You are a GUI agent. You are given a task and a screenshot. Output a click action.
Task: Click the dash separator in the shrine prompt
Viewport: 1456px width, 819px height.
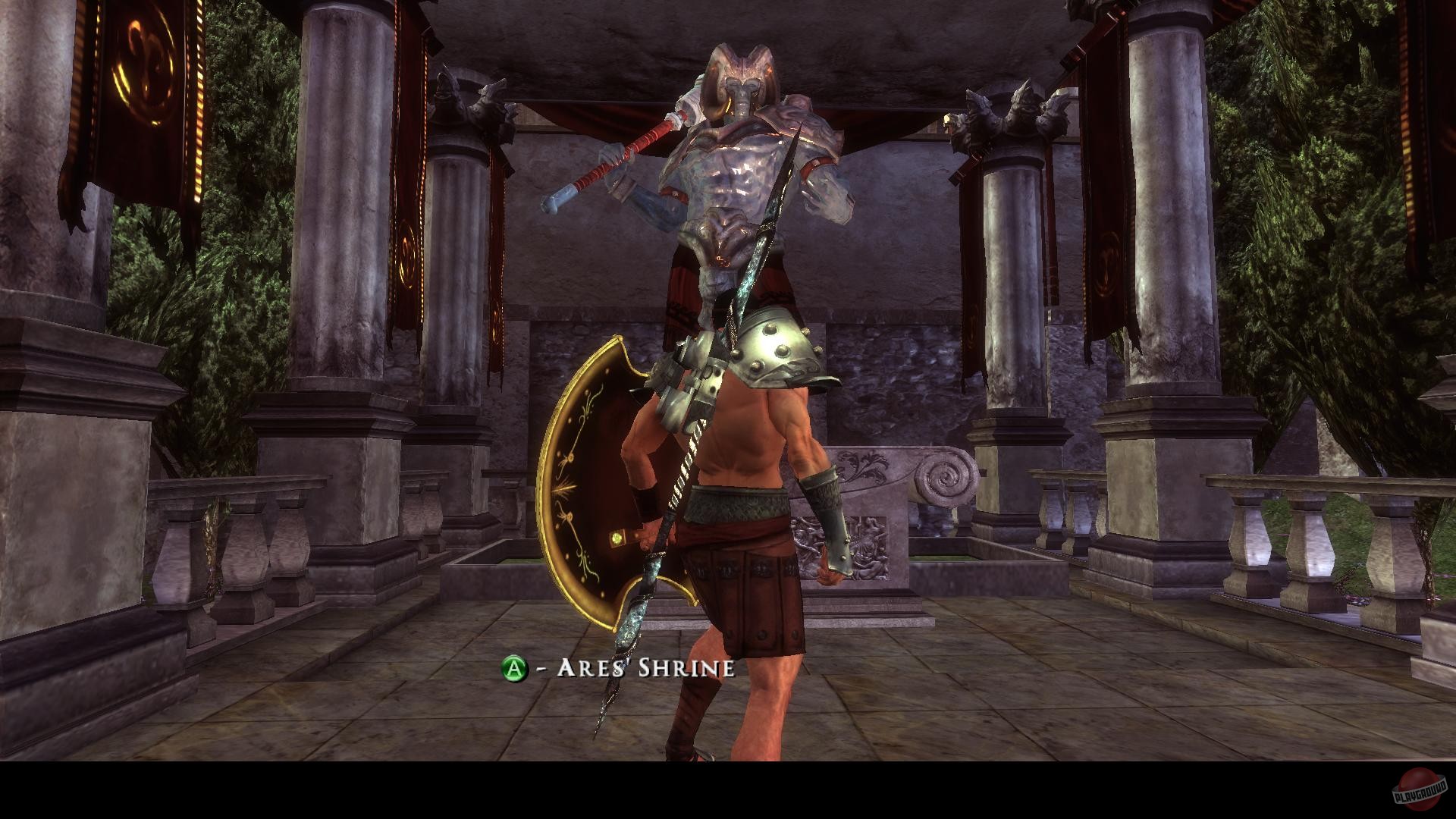(540, 669)
